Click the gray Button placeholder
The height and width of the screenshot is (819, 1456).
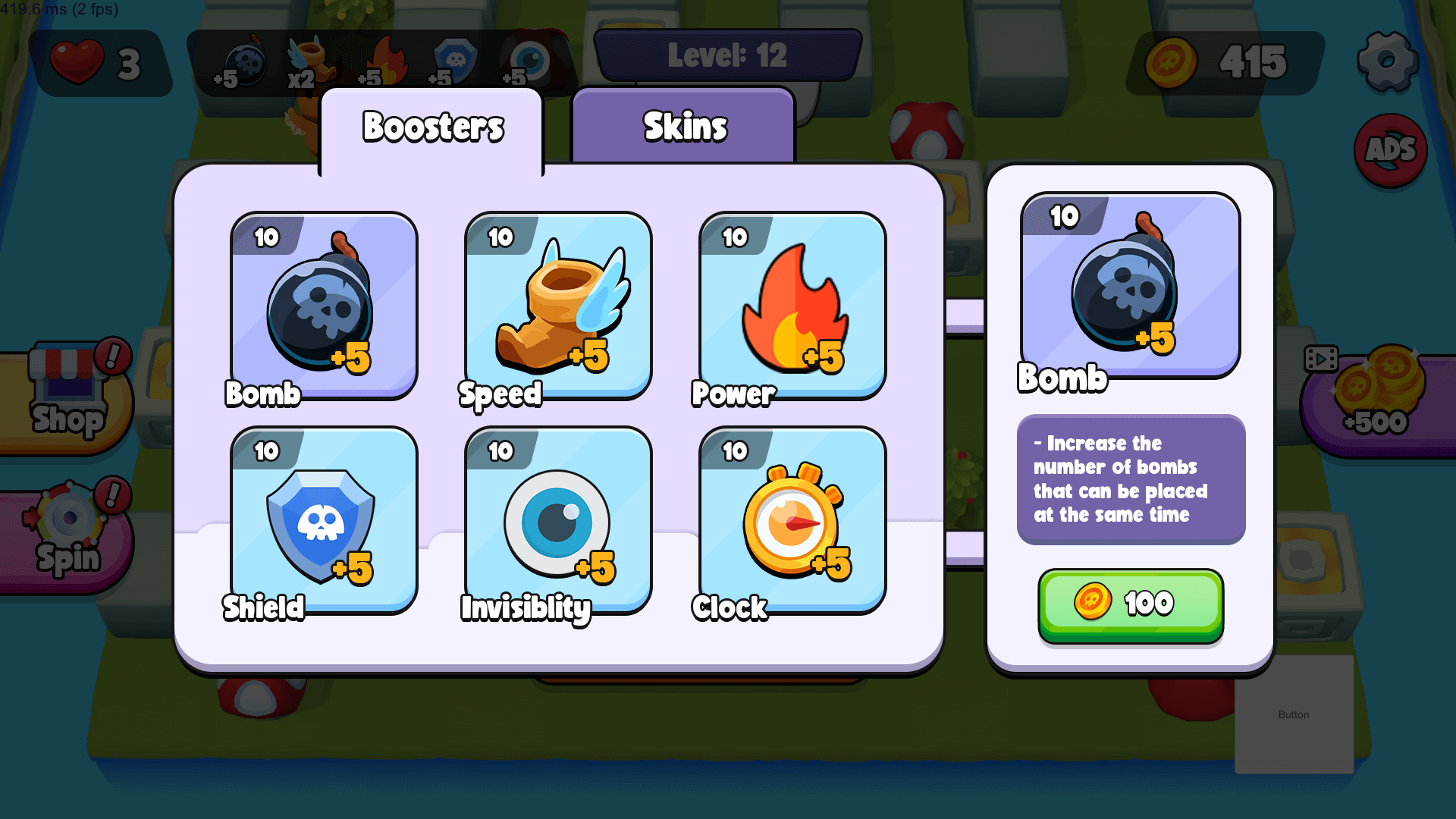click(1294, 714)
